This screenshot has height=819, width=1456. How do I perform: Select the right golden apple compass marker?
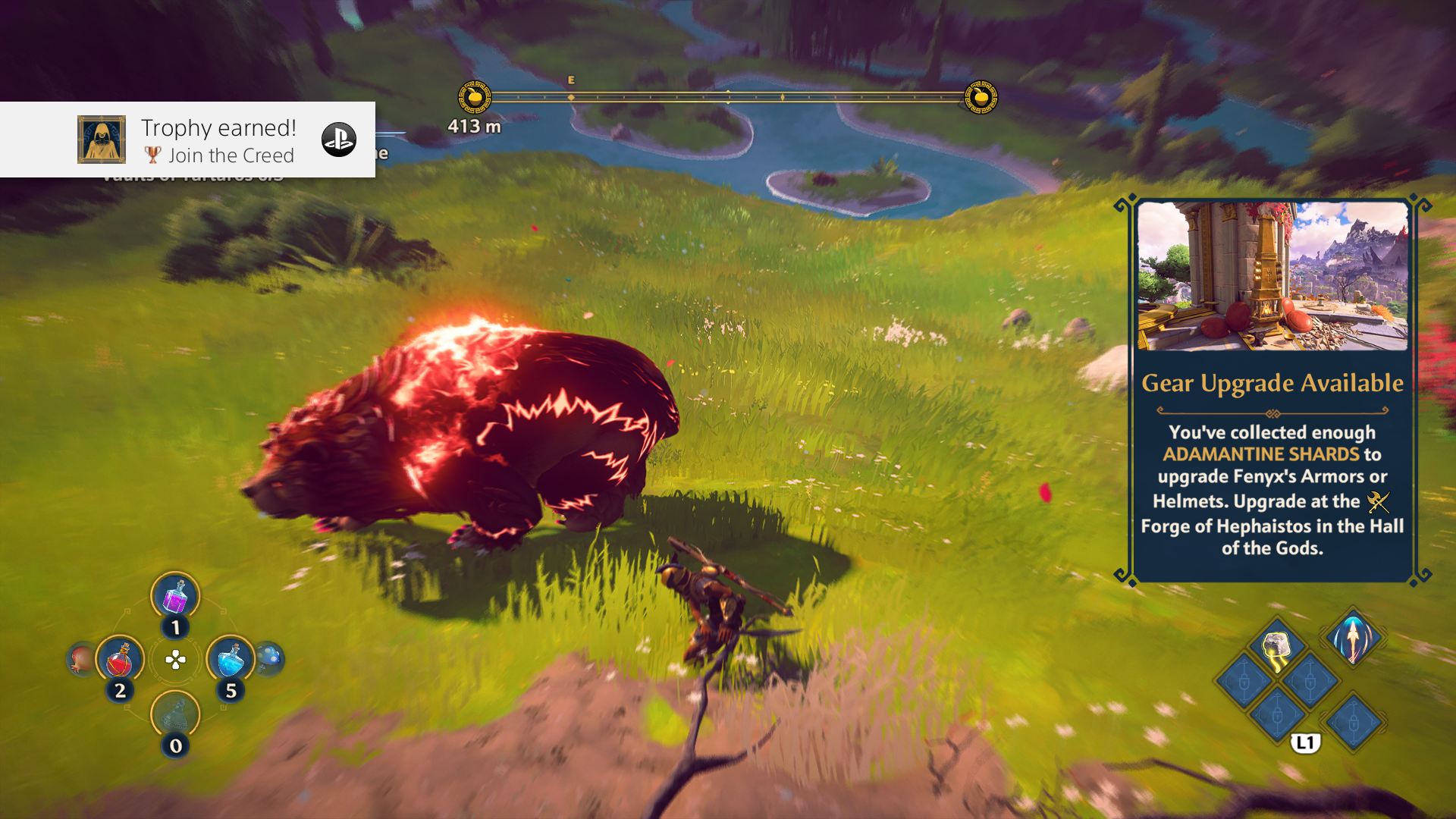(981, 97)
